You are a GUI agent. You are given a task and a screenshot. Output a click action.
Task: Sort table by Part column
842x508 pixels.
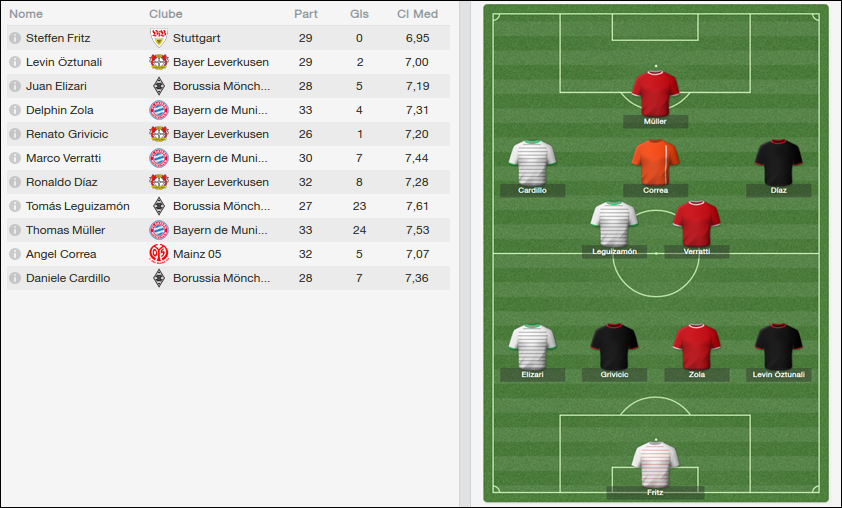tap(306, 14)
